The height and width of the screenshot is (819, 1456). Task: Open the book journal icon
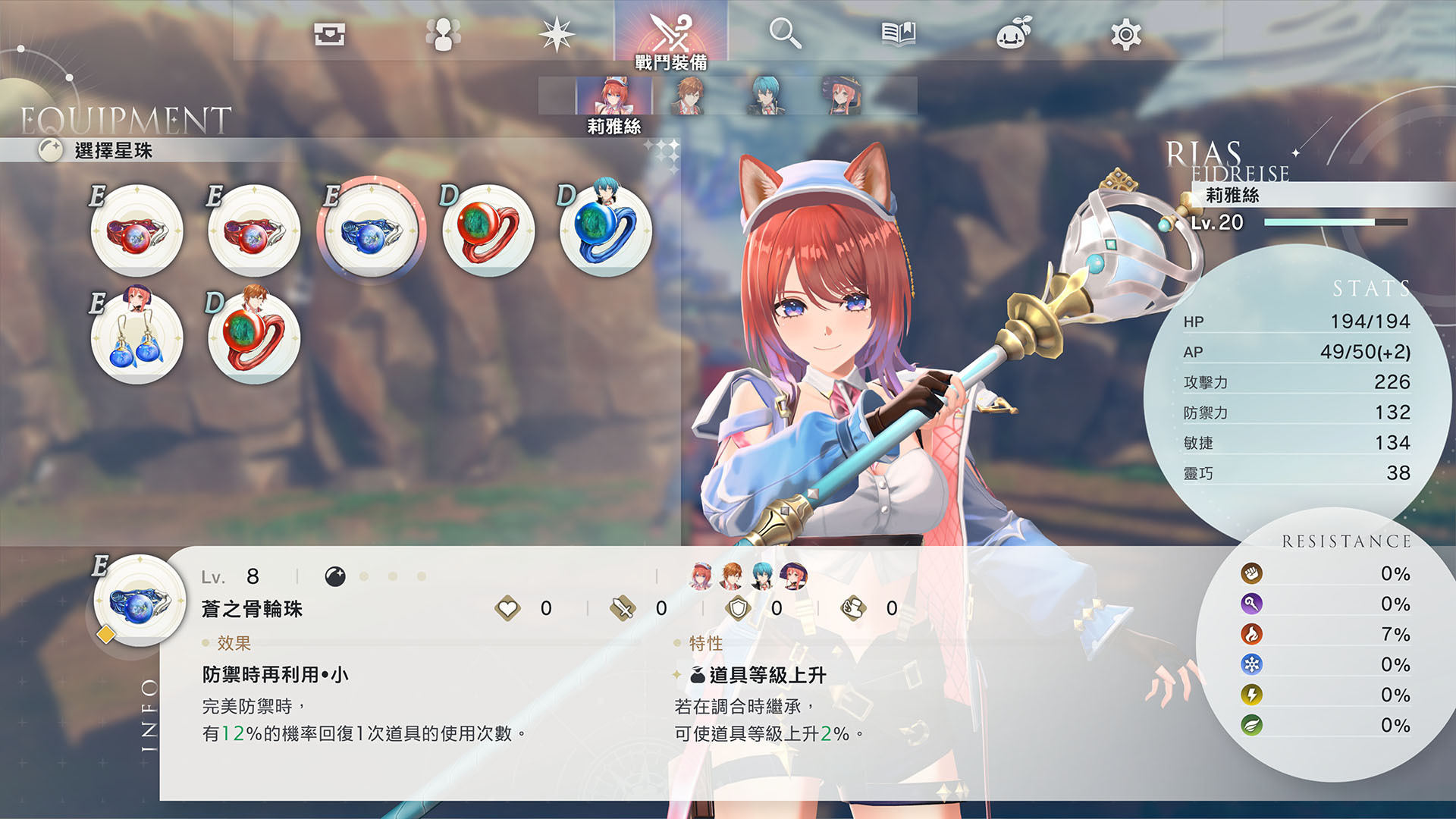pyautogui.click(x=899, y=32)
